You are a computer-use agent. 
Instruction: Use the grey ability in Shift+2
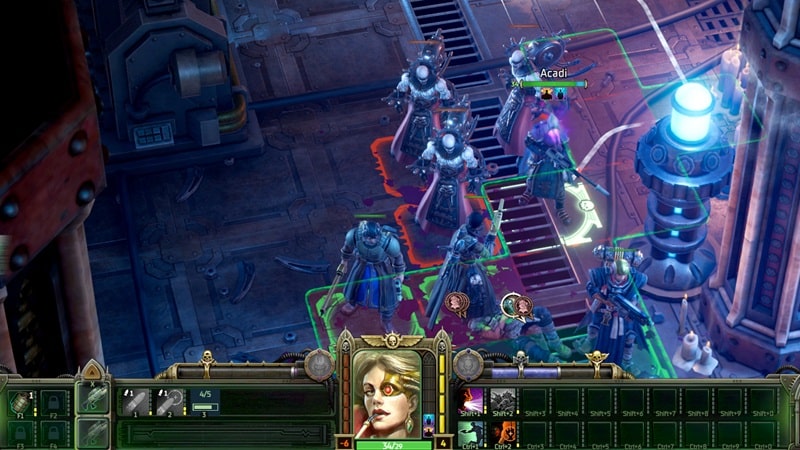[503, 401]
